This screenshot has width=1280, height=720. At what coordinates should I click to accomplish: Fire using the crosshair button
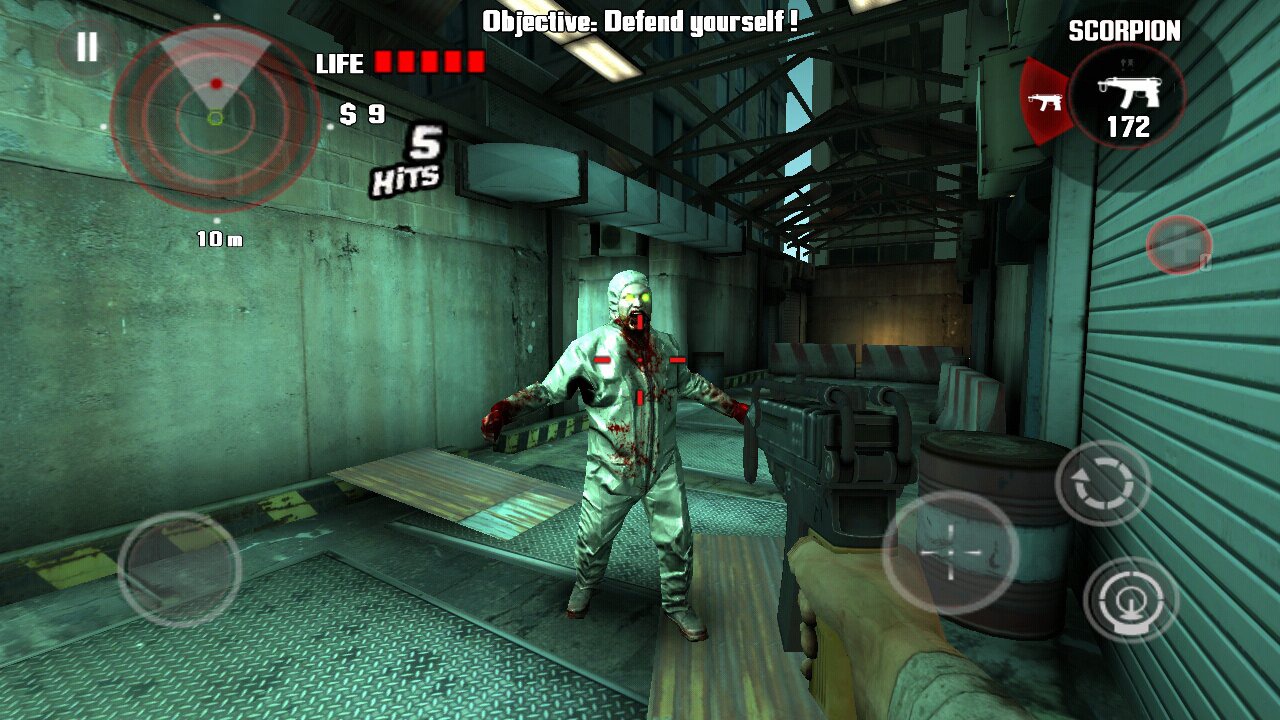tap(950, 552)
